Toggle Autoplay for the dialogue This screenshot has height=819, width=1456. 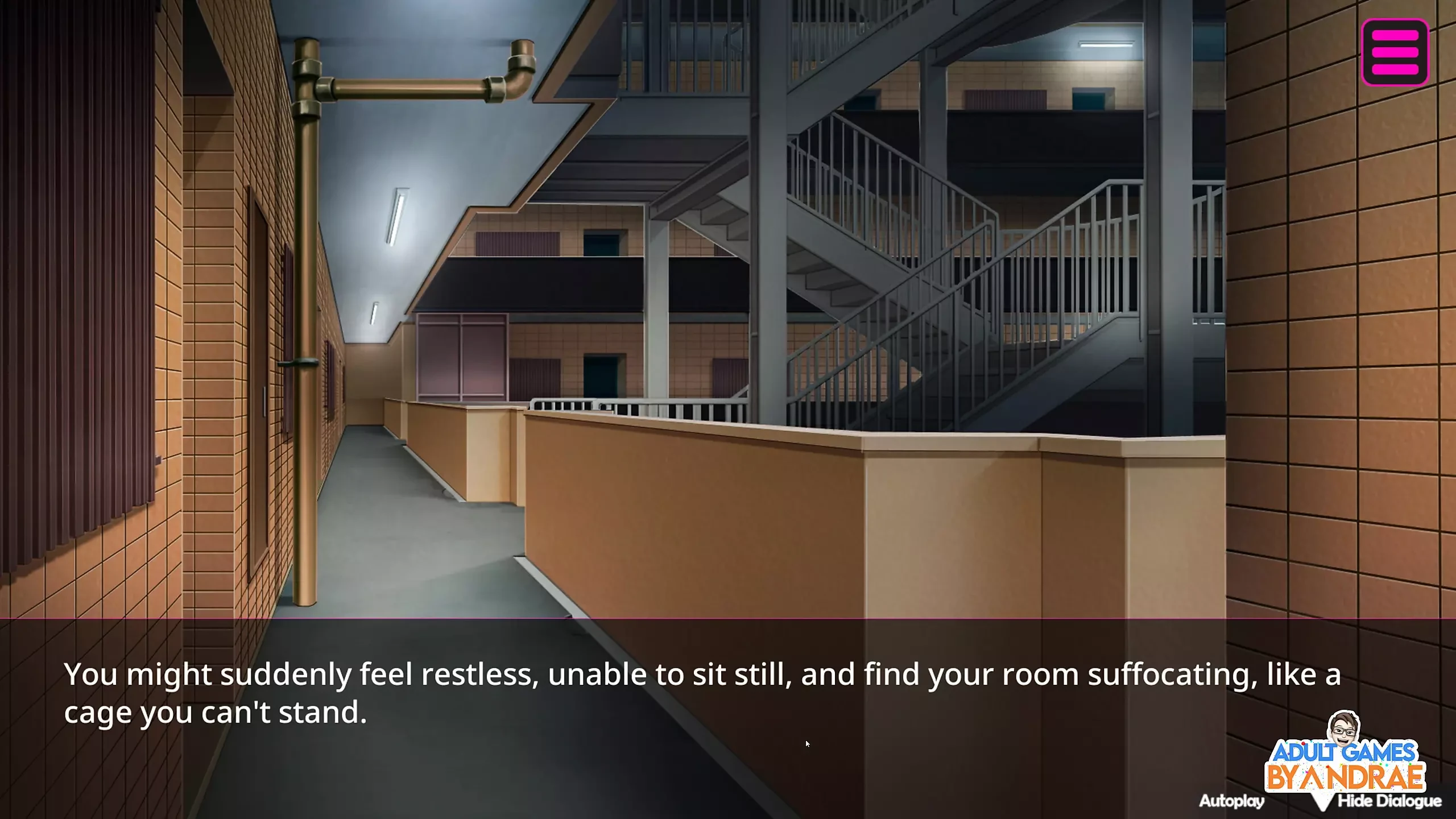coord(1231,801)
